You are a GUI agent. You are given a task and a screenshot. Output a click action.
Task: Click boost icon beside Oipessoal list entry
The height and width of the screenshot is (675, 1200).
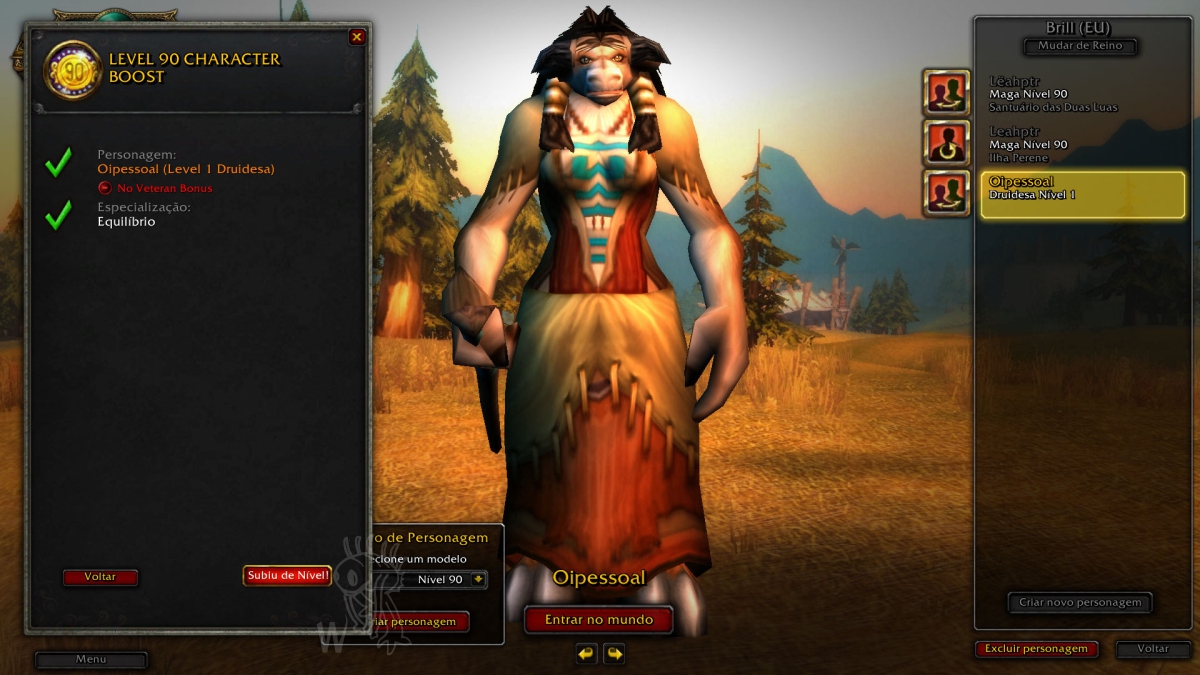click(946, 194)
